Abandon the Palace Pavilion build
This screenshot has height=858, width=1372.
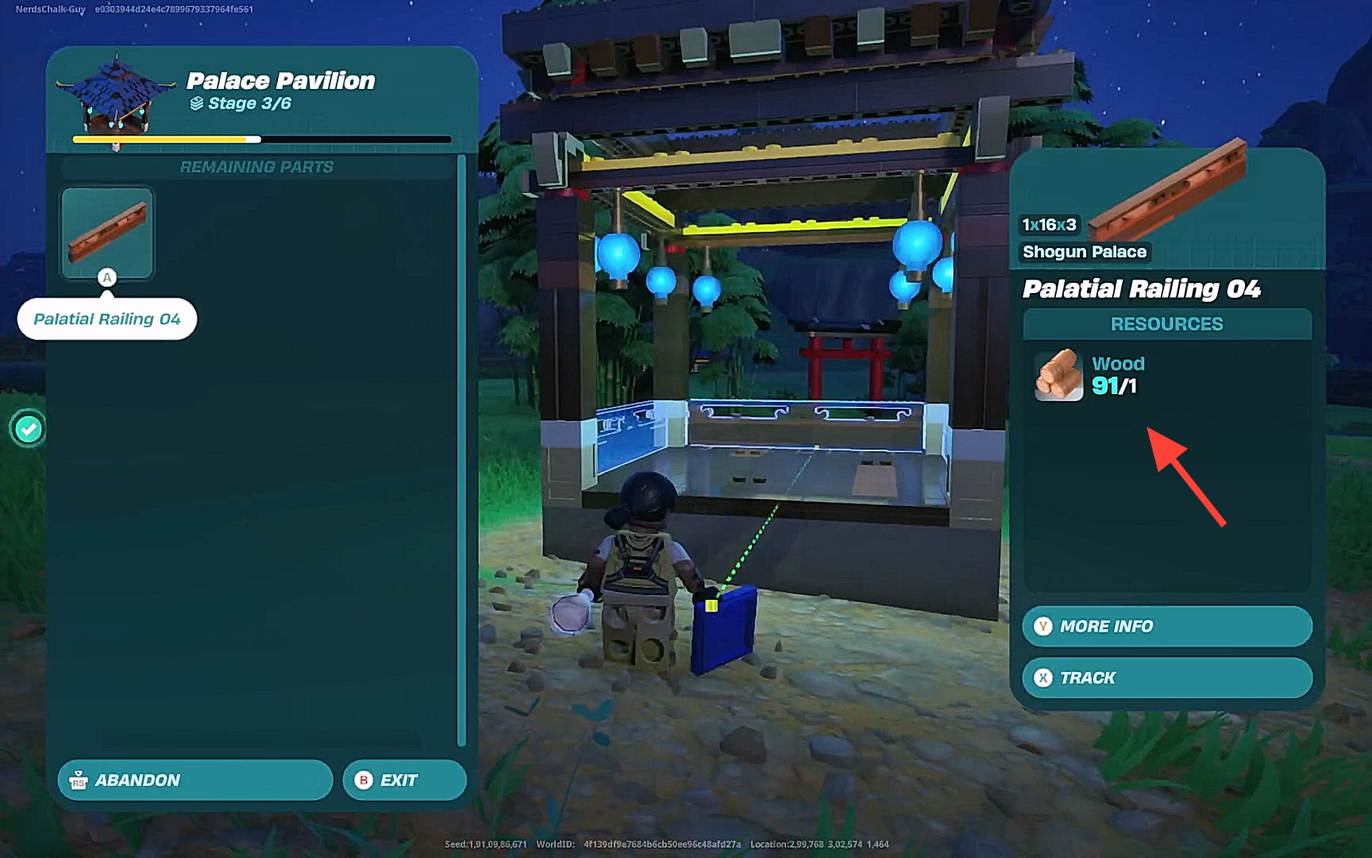point(195,780)
